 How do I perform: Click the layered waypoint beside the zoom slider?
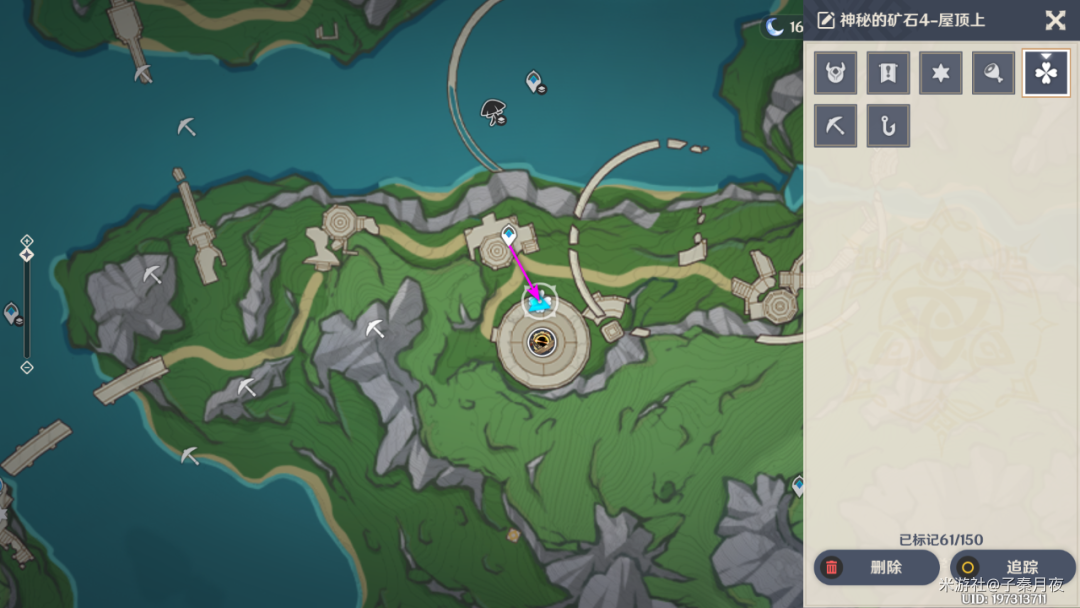coord(12,313)
